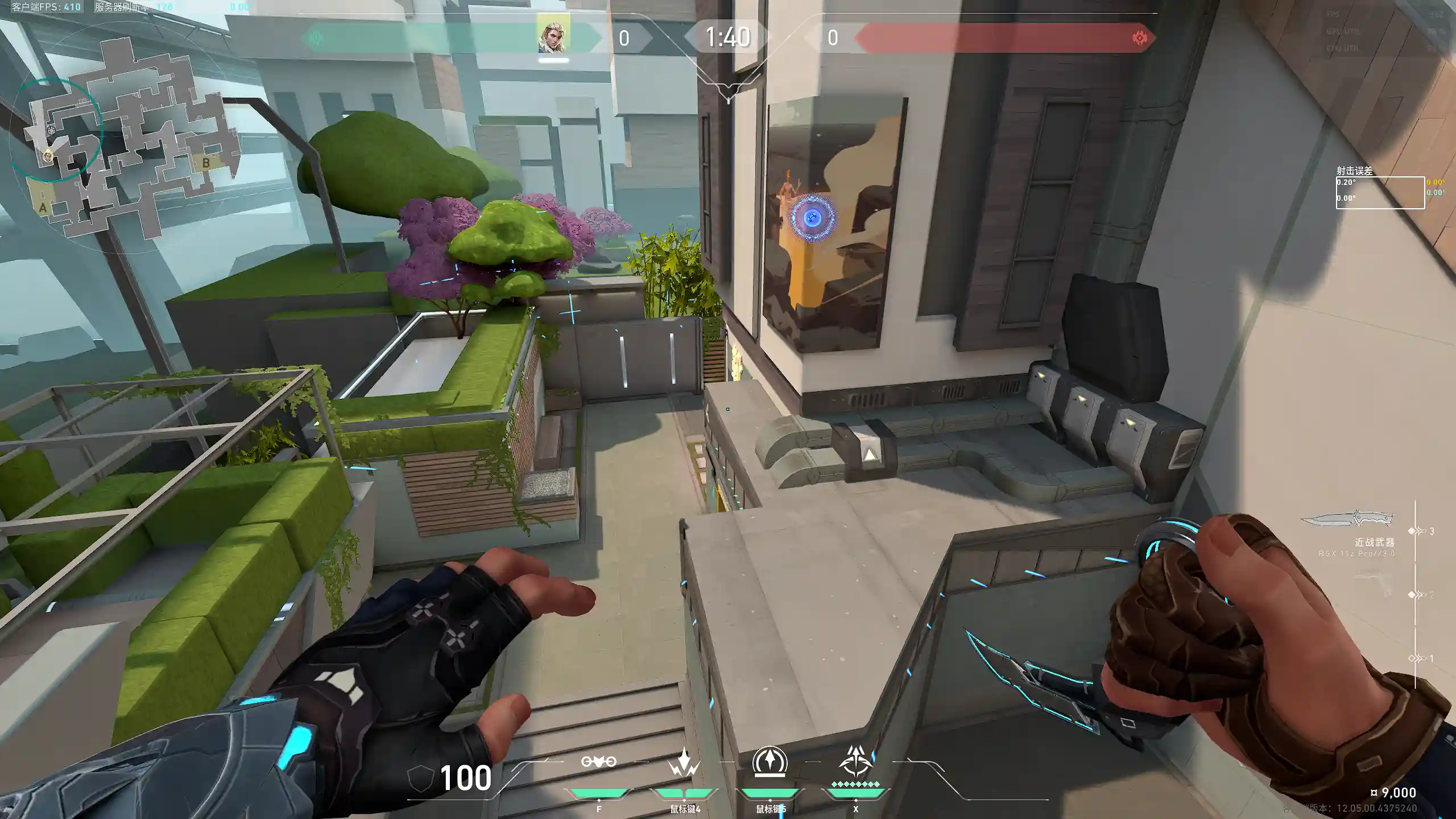Select the A site marker on minimap
This screenshot has width=1456, height=819.
(43, 208)
